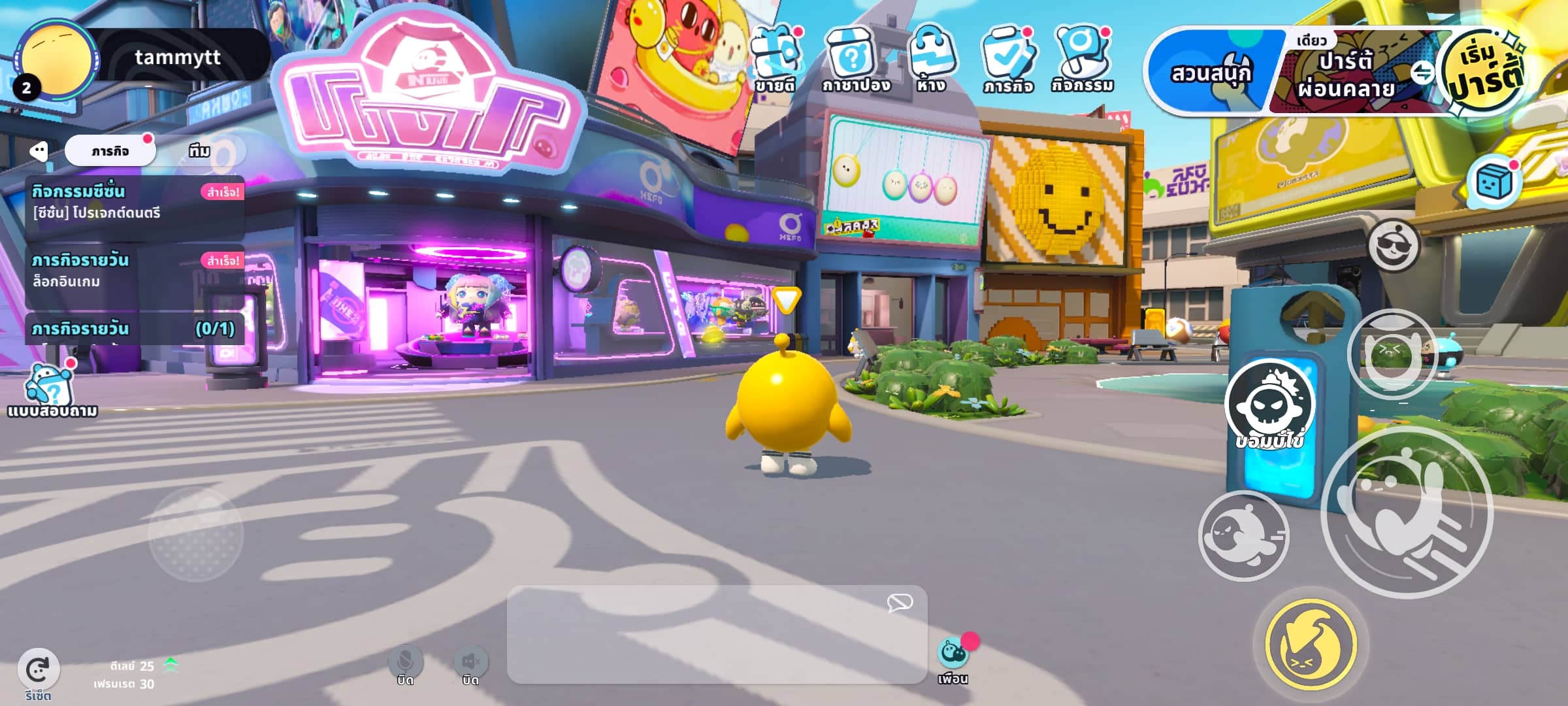This screenshot has height=706, width=1568.
Task: Open the blue cube face icon
Action: [1494, 182]
